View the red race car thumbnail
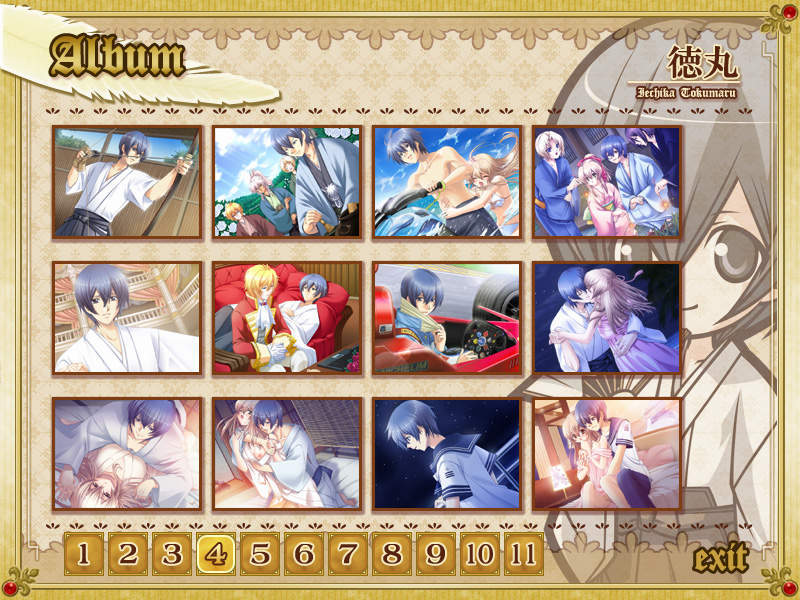Image resolution: width=800 pixels, height=600 pixels. pyautogui.click(x=447, y=318)
